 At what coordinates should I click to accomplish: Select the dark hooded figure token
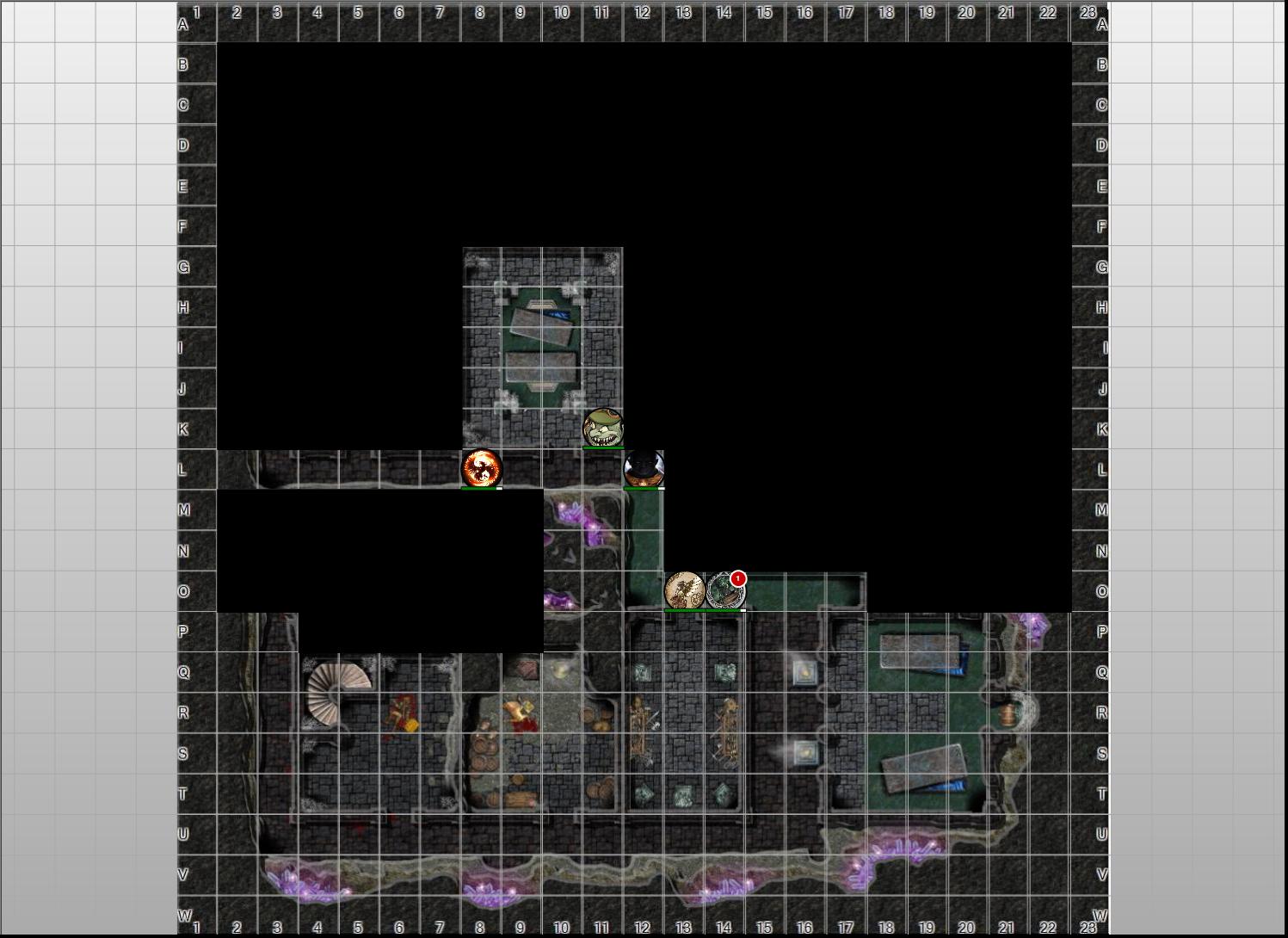pos(644,468)
